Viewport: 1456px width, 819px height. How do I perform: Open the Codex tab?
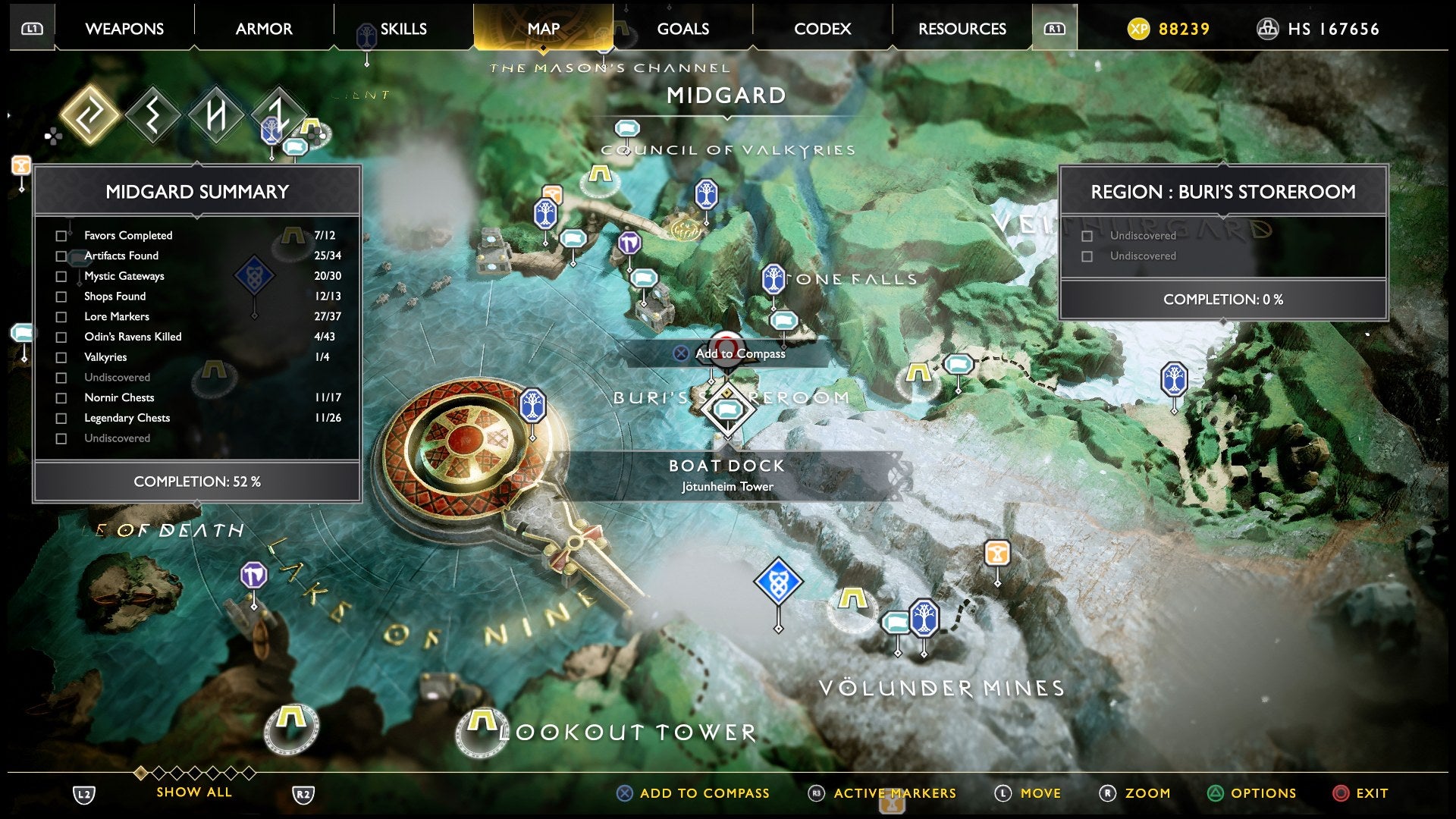click(823, 28)
